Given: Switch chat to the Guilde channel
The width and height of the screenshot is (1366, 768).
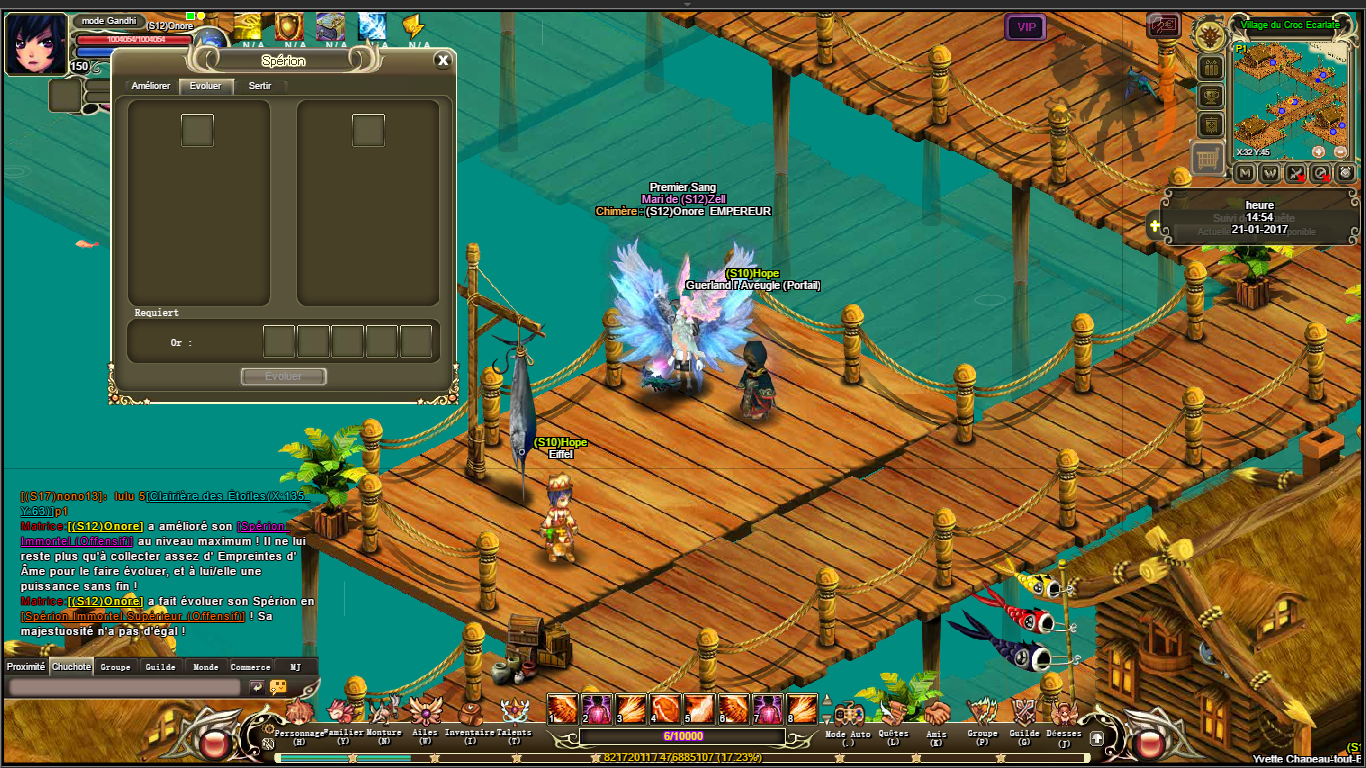Looking at the screenshot, I should 160,667.
